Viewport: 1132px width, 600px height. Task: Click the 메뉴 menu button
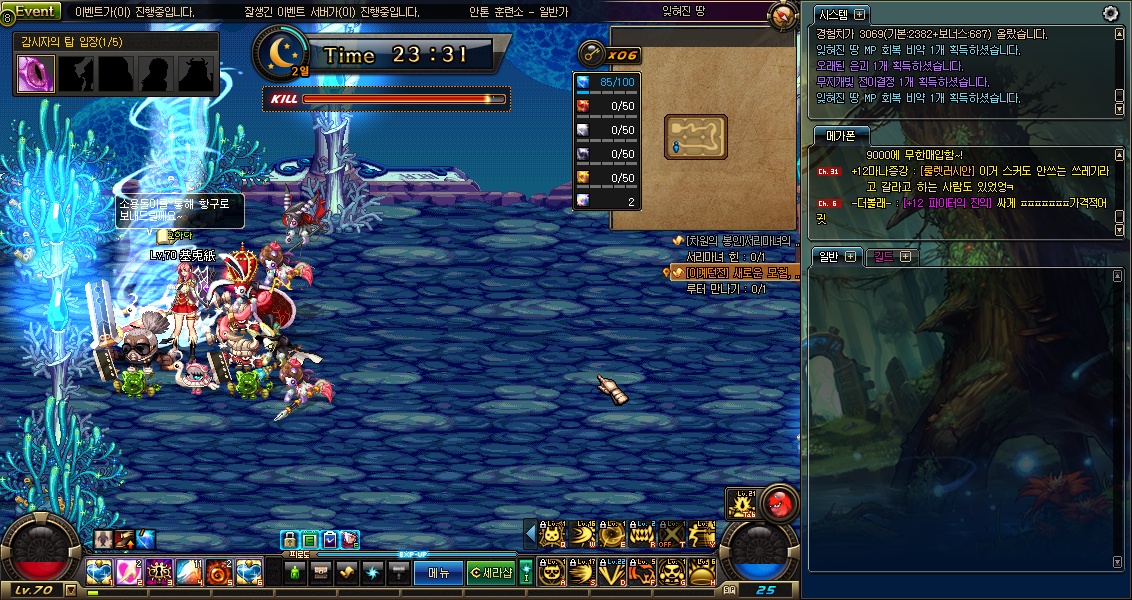pos(438,573)
